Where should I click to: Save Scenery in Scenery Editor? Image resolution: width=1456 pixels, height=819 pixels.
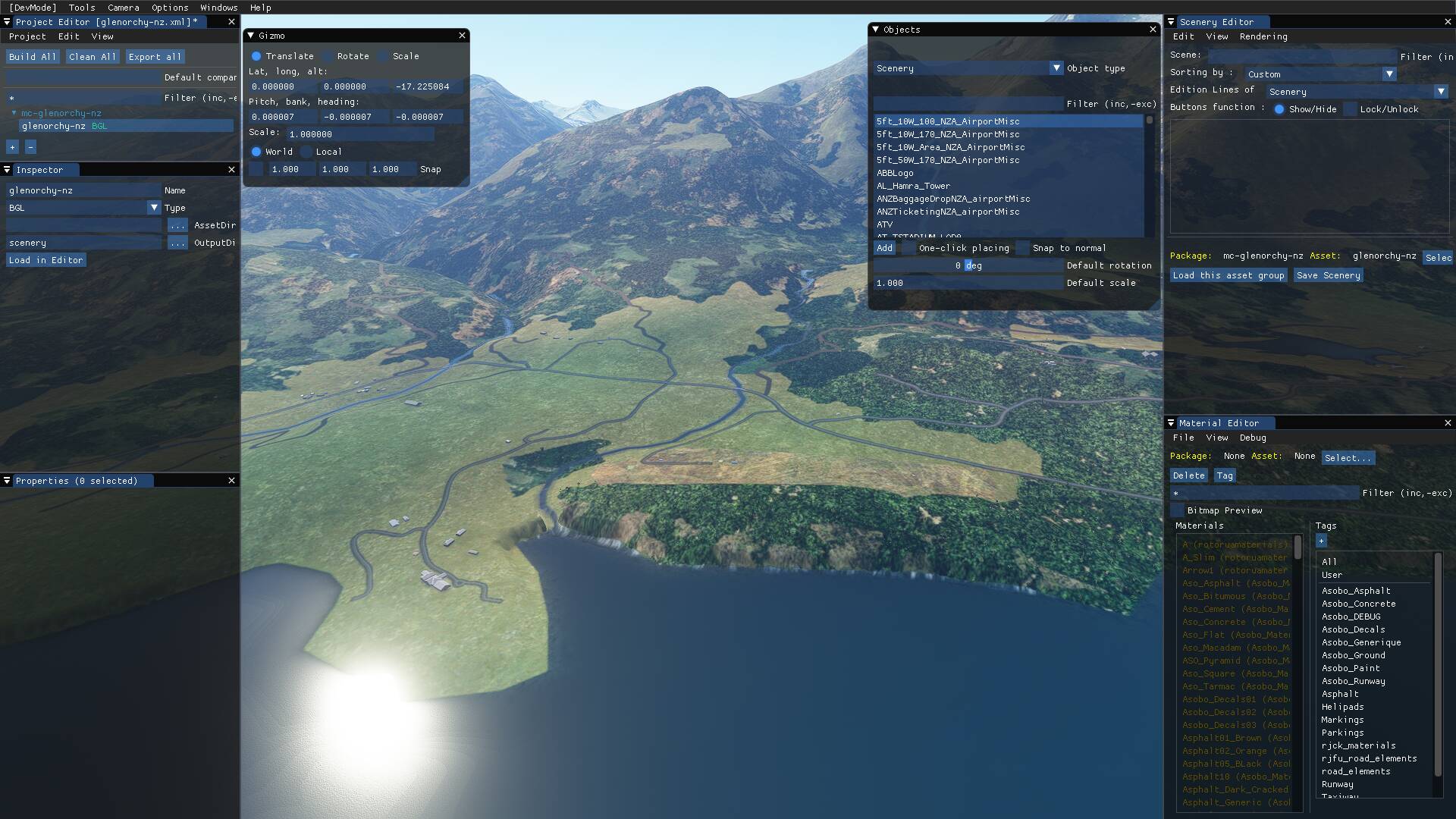[1327, 275]
